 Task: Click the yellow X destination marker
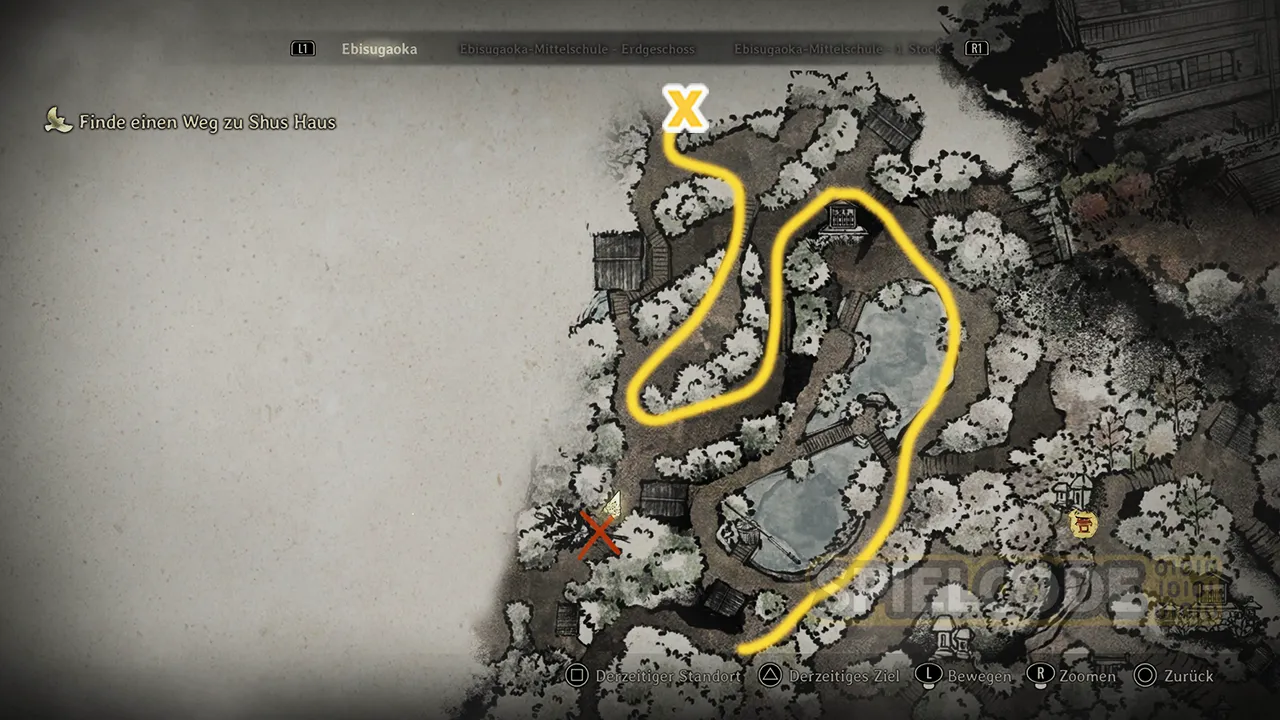[x=686, y=108]
